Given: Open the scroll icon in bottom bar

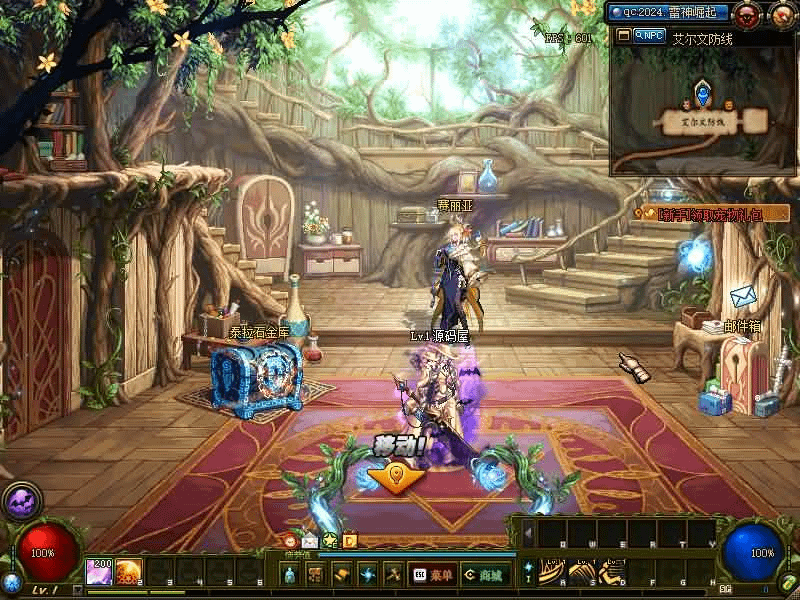Looking at the screenshot, I should (341, 575).
